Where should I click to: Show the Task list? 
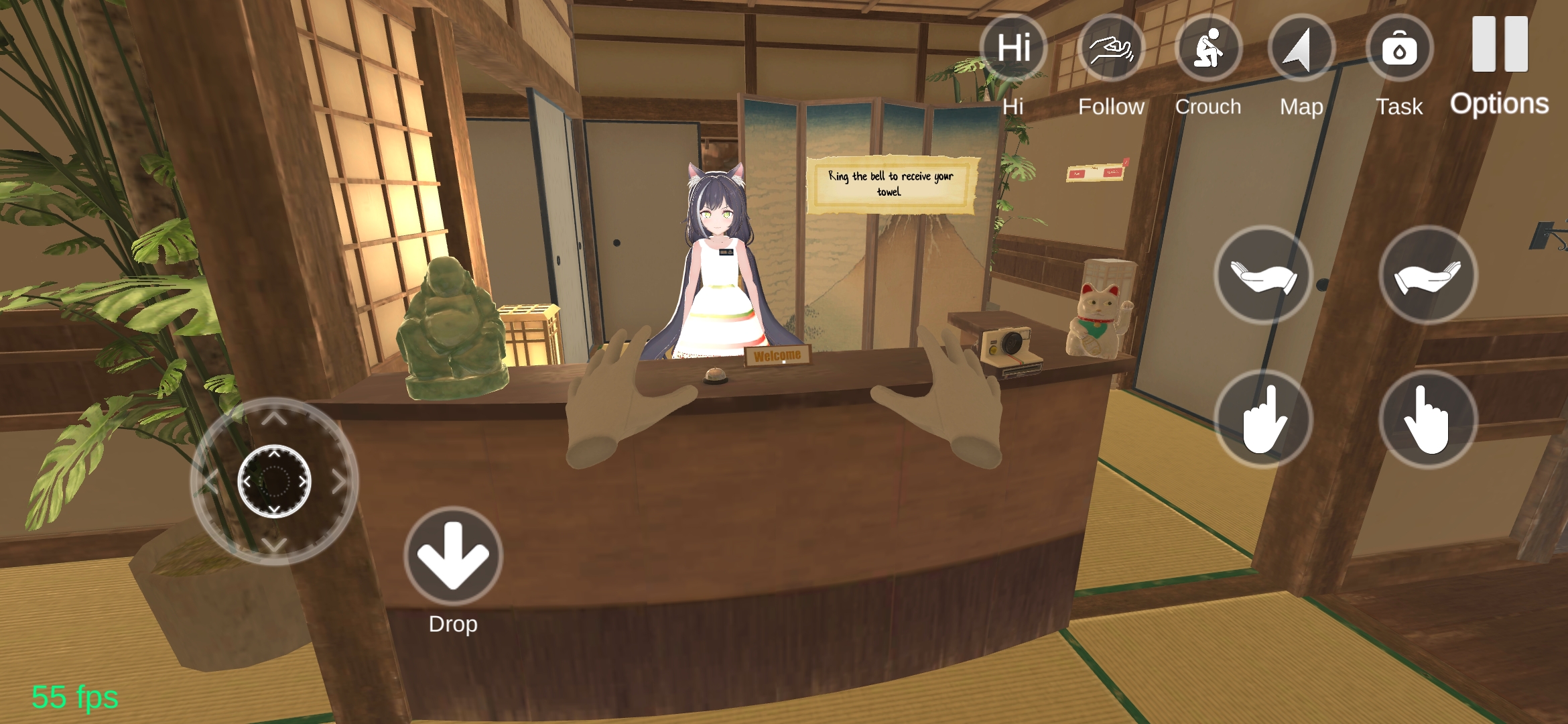(x=1399, y=48)
